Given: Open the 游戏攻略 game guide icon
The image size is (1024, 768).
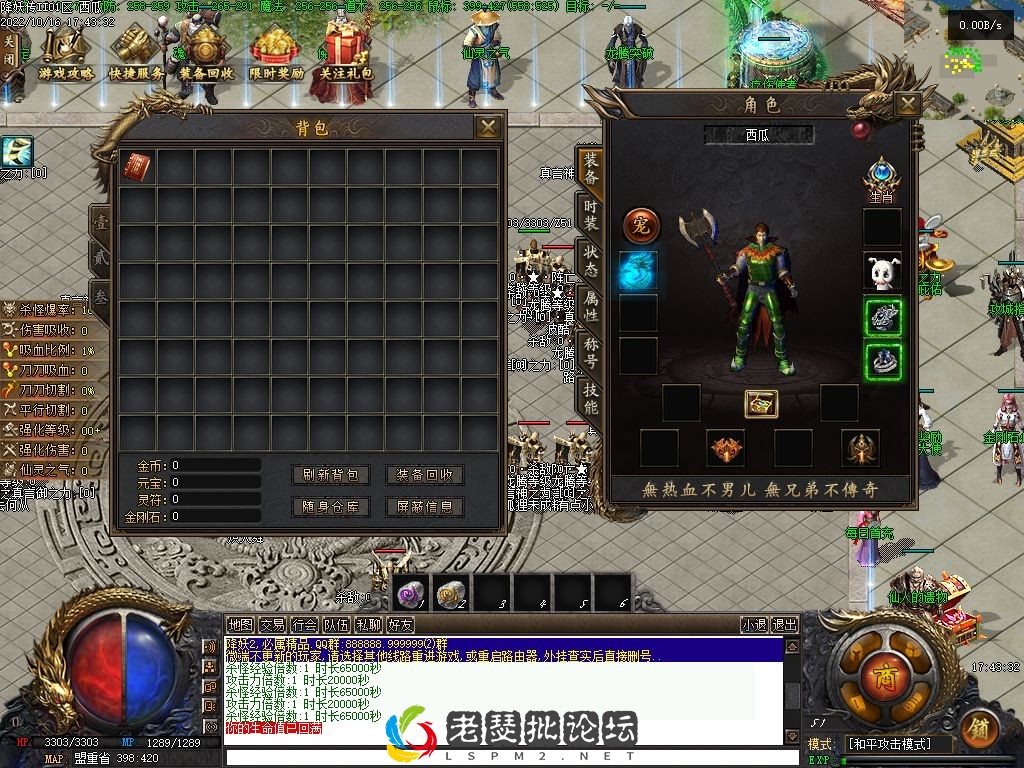Looking at the screenshot, I should [66, 55].
